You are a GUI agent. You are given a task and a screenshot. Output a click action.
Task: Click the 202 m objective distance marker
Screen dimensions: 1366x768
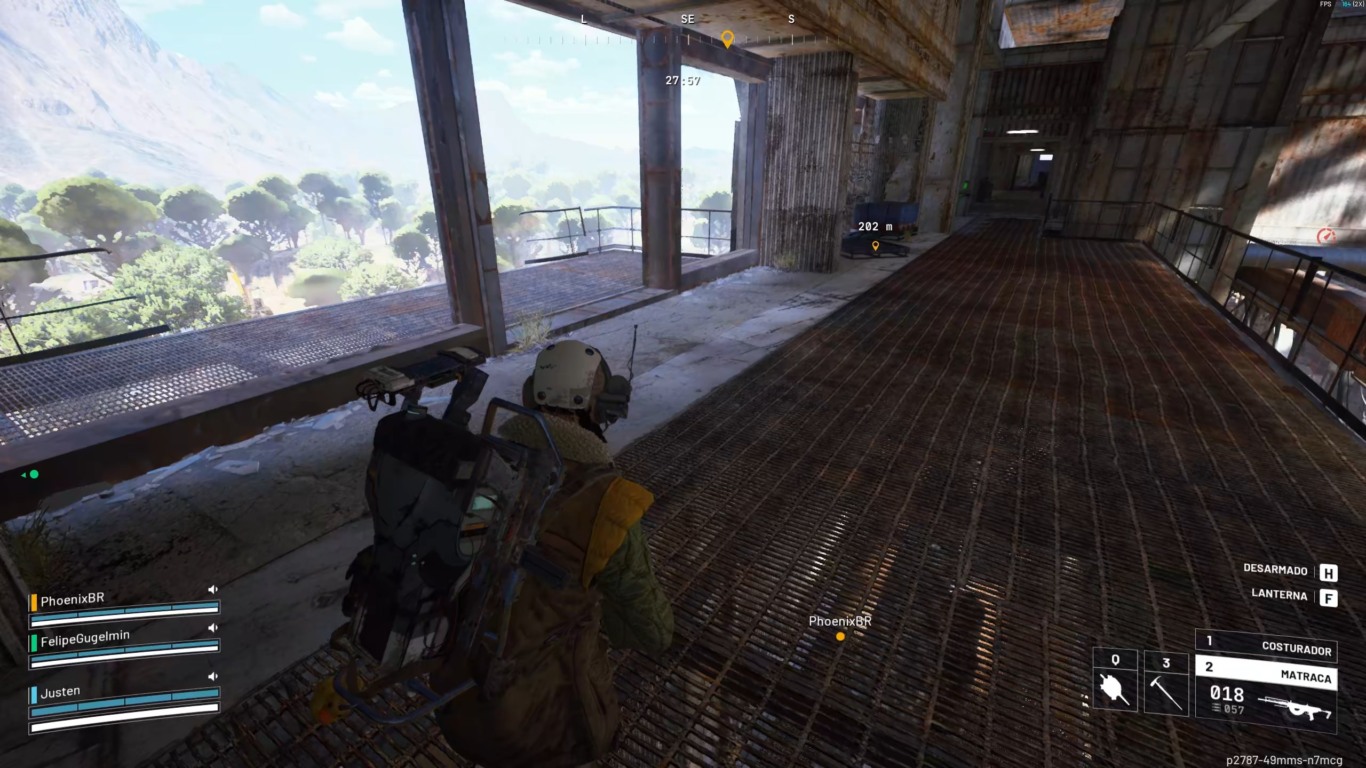click(875, 228)
